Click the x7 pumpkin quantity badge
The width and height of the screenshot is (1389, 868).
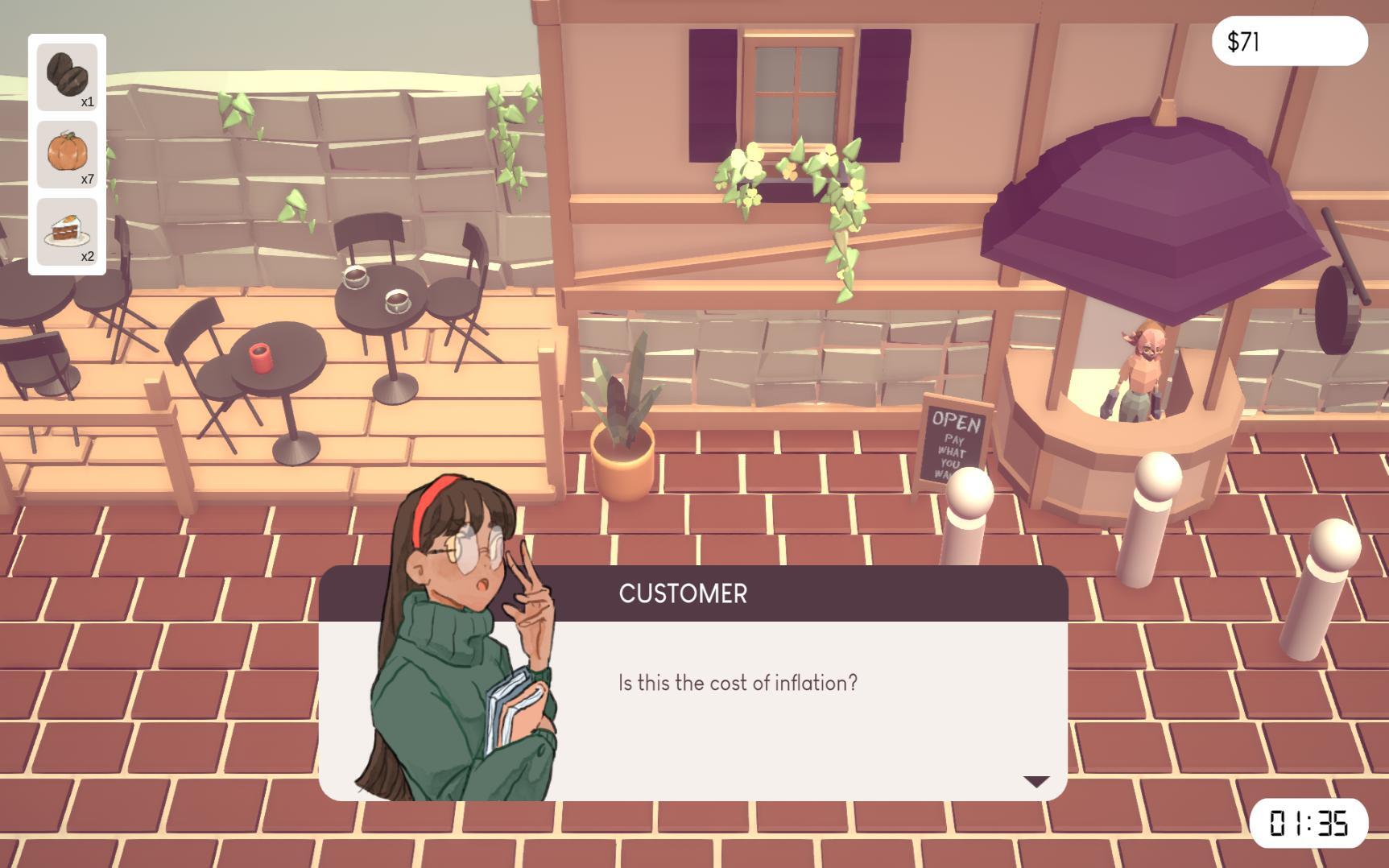click(89, 179)
